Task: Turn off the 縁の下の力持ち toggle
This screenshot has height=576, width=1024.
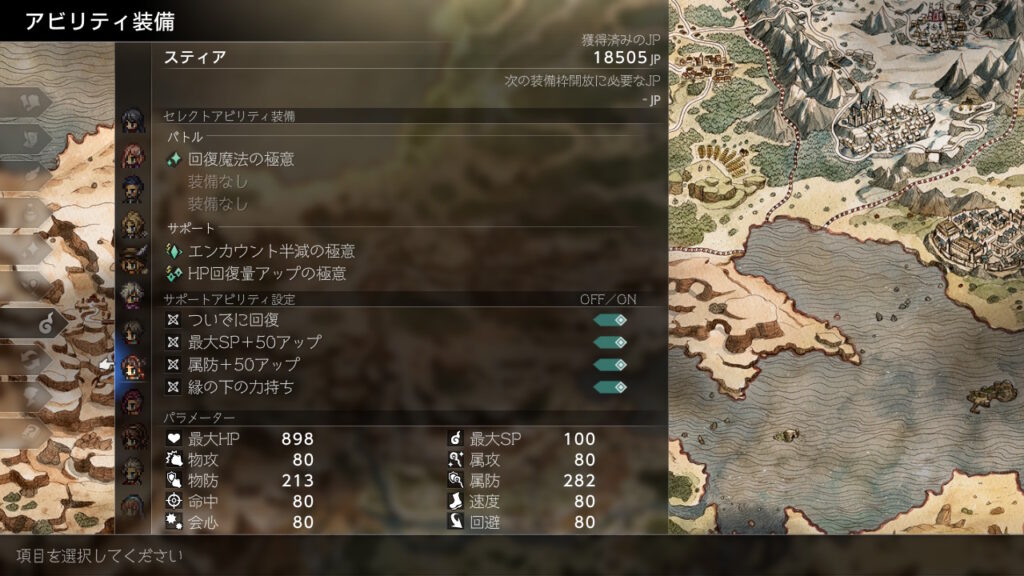Action: (610, 387)
